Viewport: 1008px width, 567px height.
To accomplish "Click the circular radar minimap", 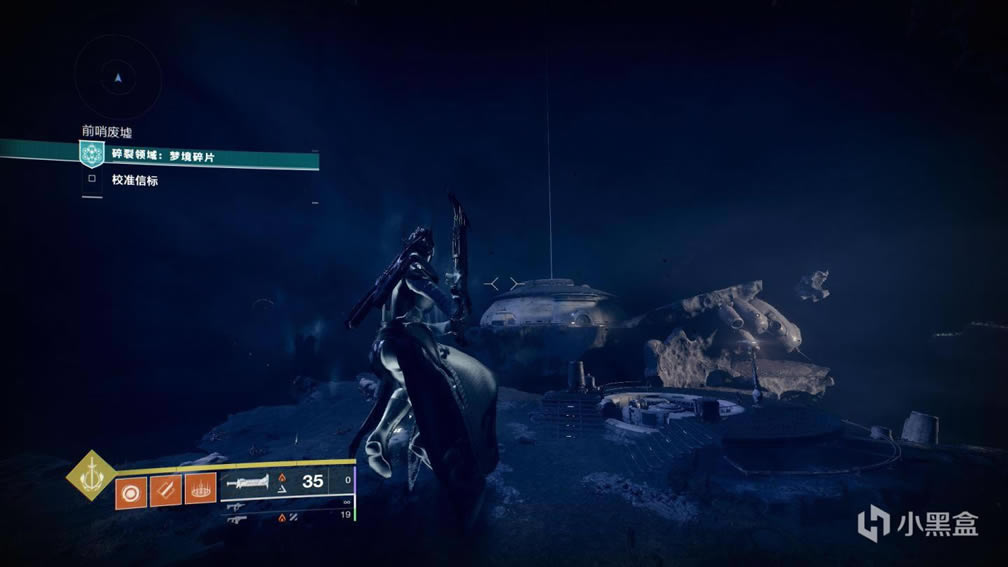I will (x=118, y=77).
